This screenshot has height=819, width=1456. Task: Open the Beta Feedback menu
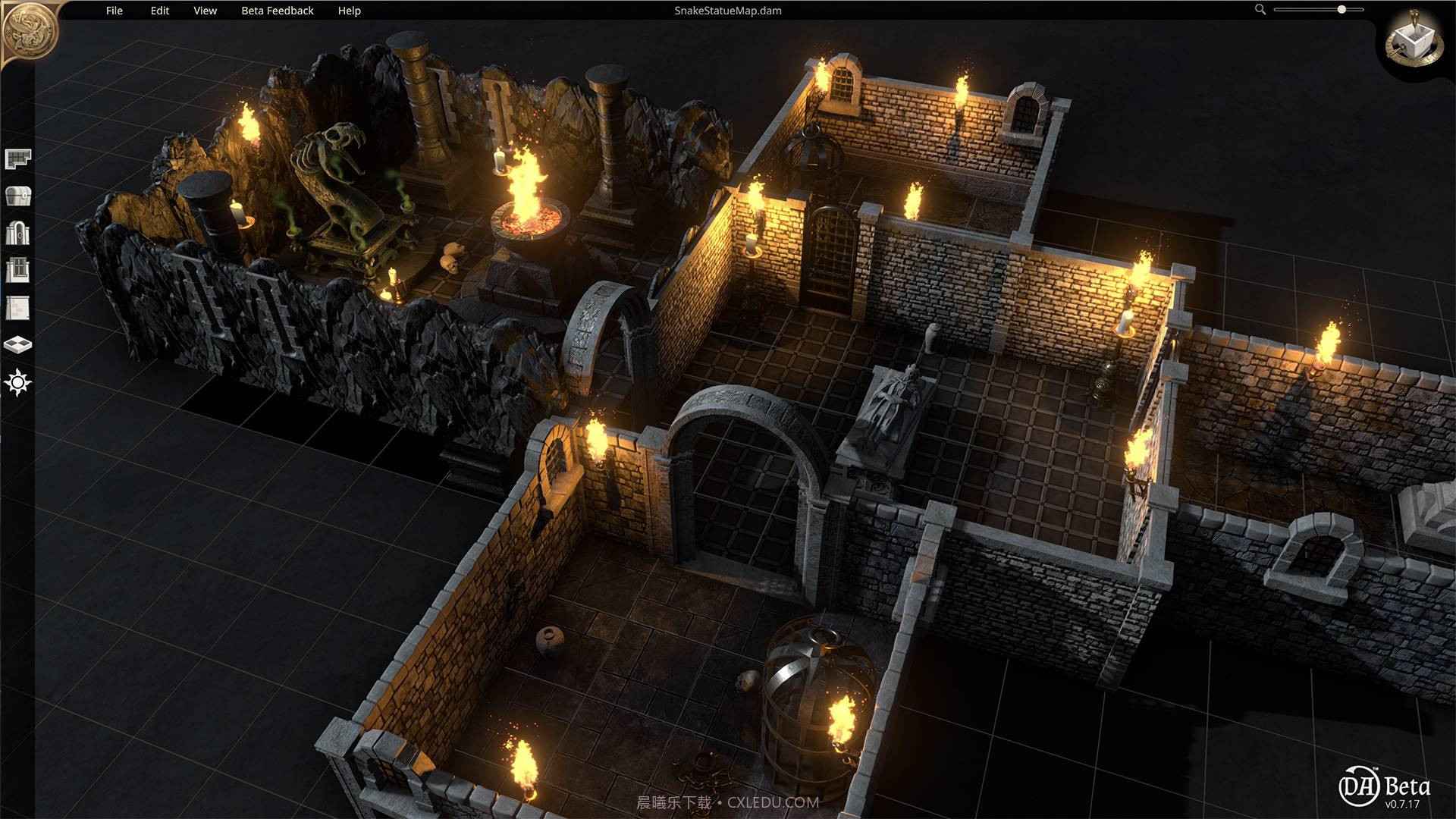click(x=278, y=11)
